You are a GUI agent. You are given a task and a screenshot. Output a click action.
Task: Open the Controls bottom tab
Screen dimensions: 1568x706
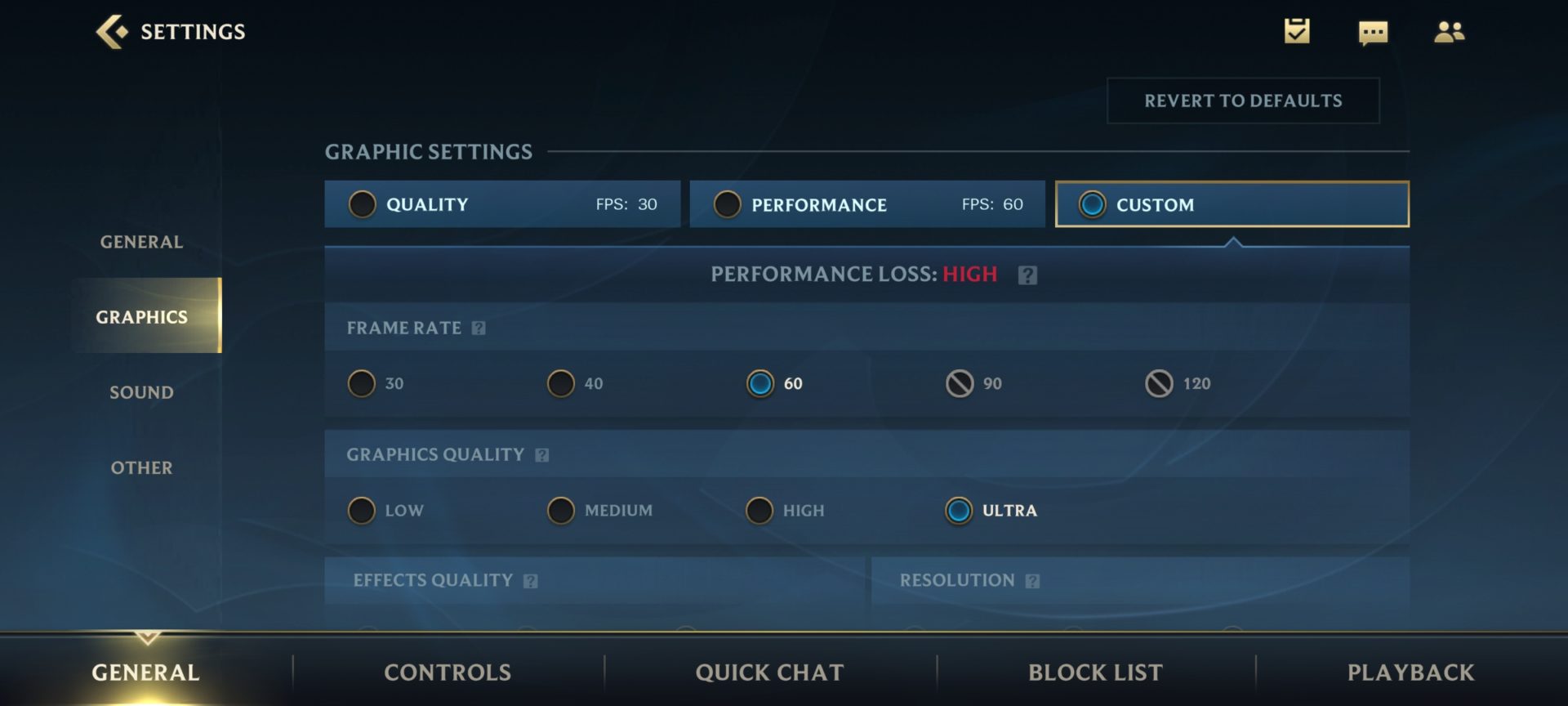click(x=448, y=672)
